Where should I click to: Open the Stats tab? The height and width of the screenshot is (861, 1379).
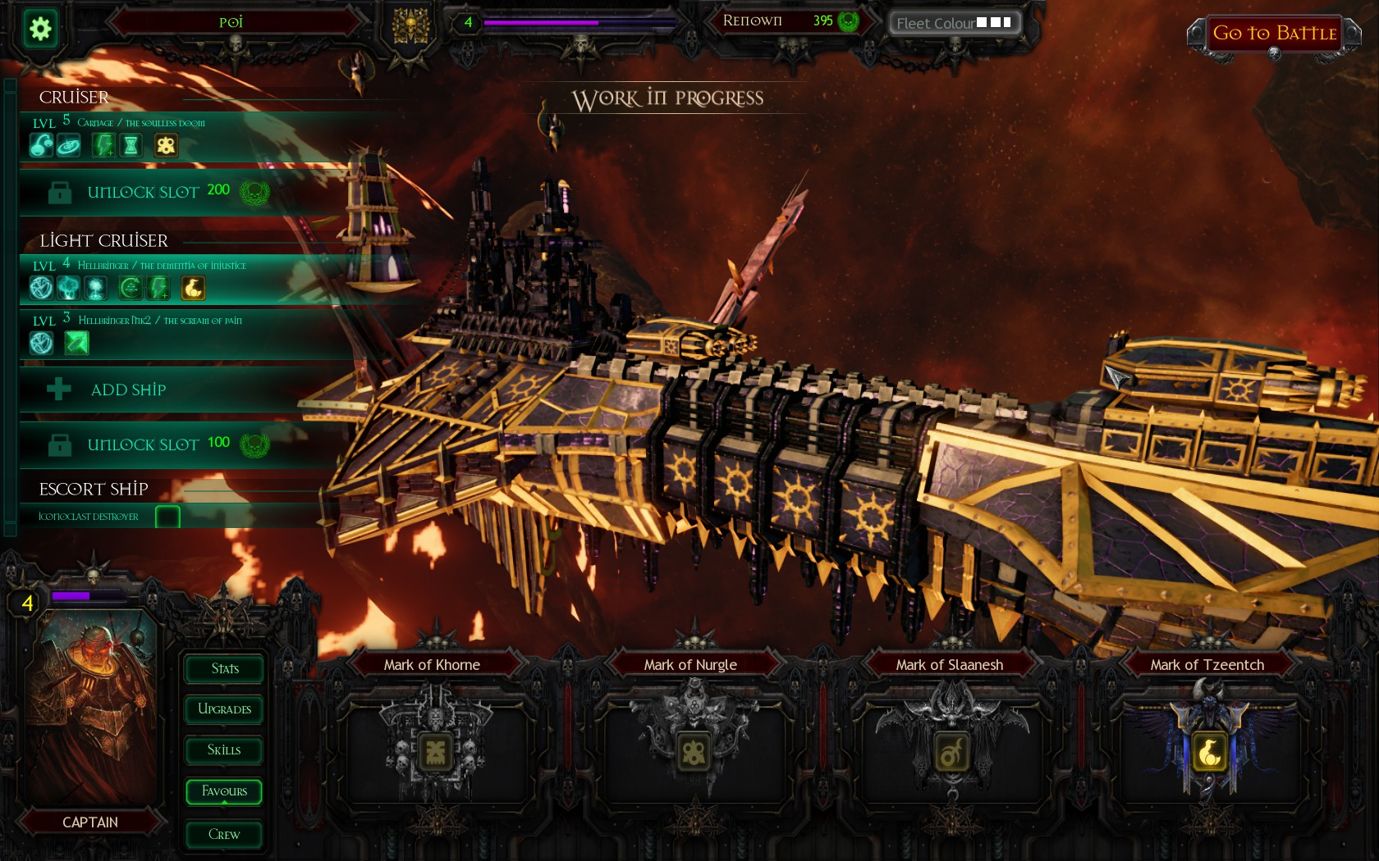coord(224,669)
